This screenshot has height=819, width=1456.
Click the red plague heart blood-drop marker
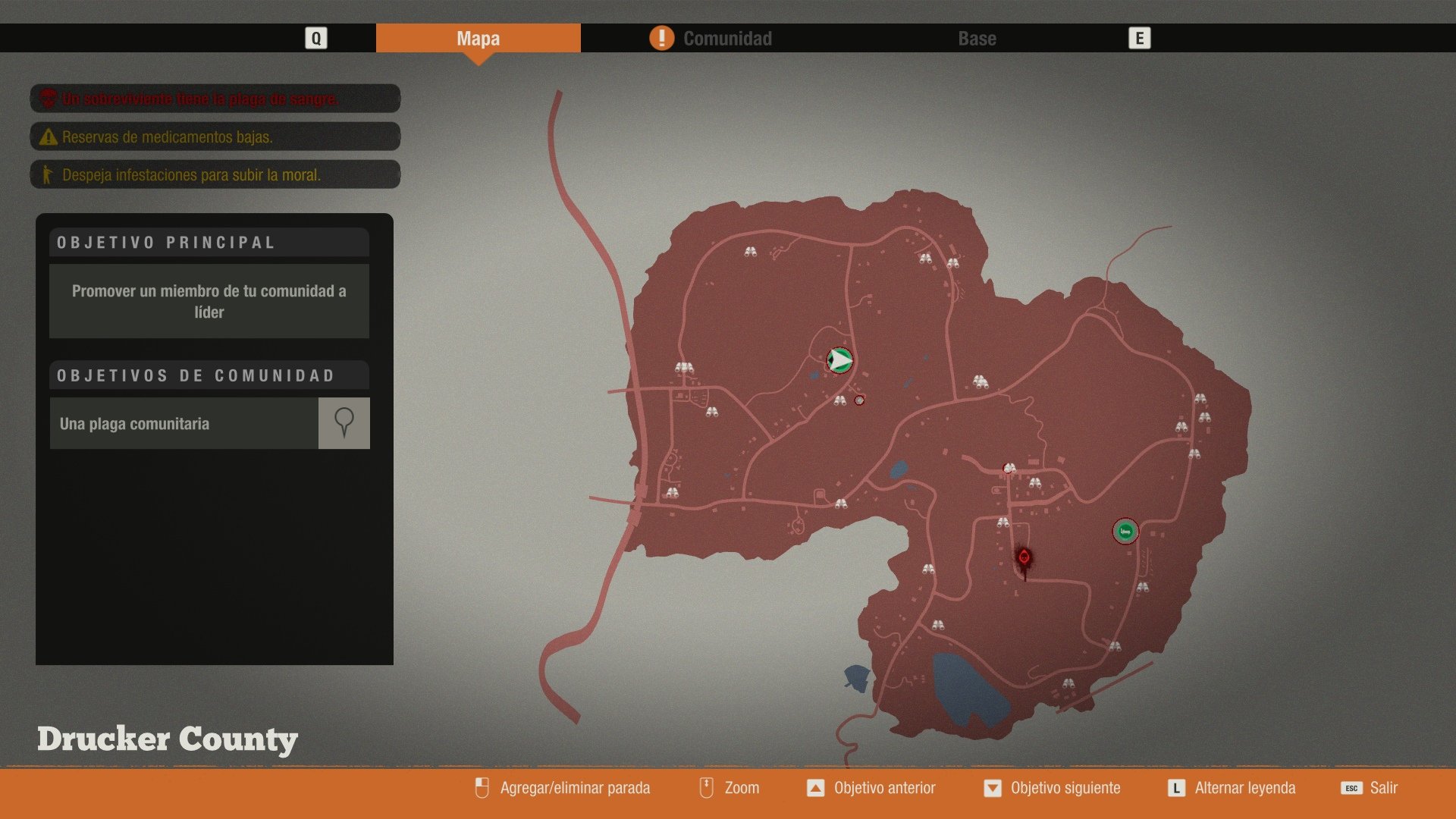pyautogui.click(x=1025, y=556)
